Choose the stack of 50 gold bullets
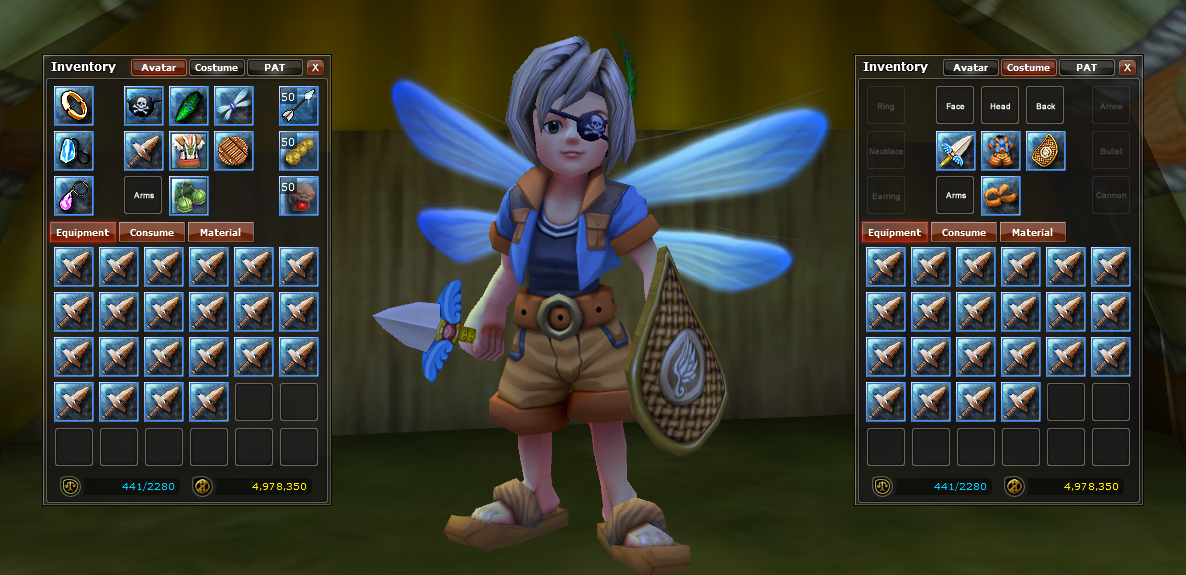 point(298,150)
